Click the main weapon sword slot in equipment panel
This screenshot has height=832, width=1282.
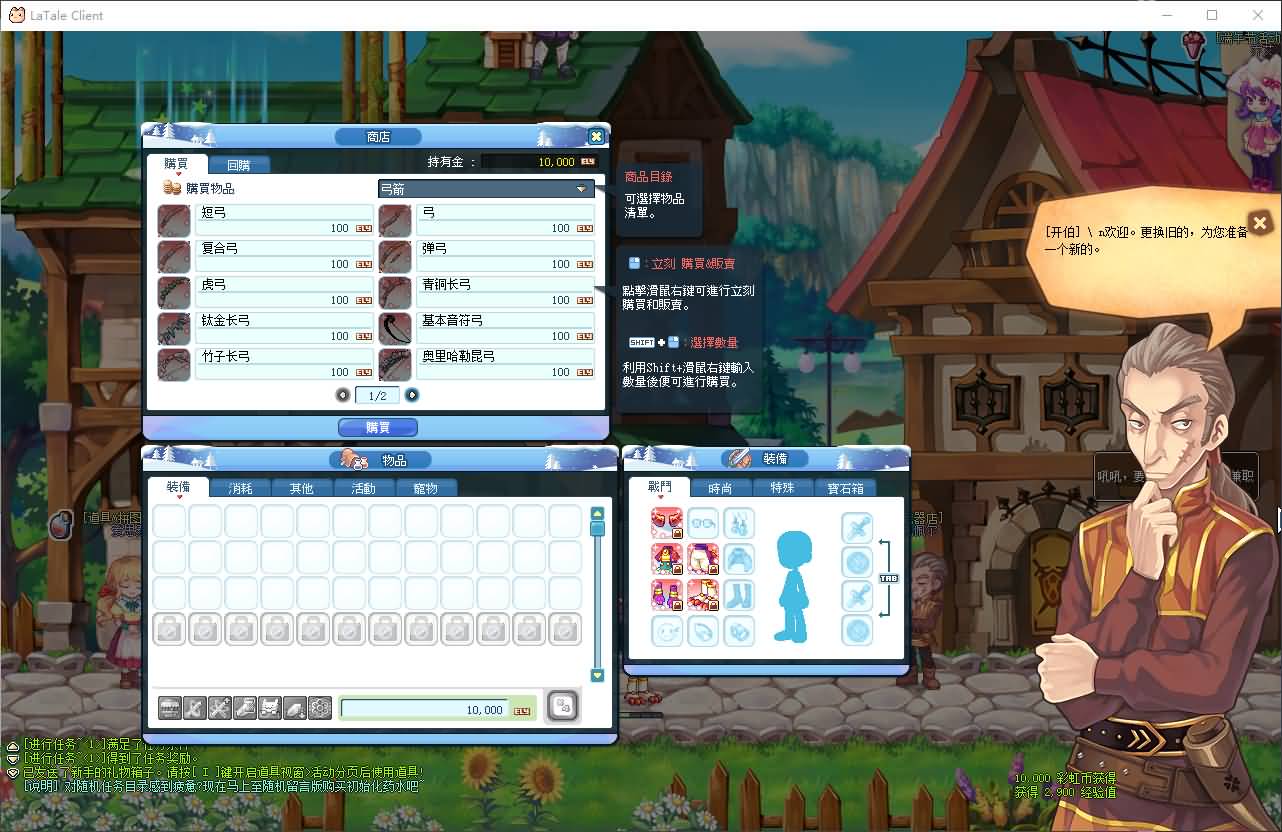click(857, 526)
